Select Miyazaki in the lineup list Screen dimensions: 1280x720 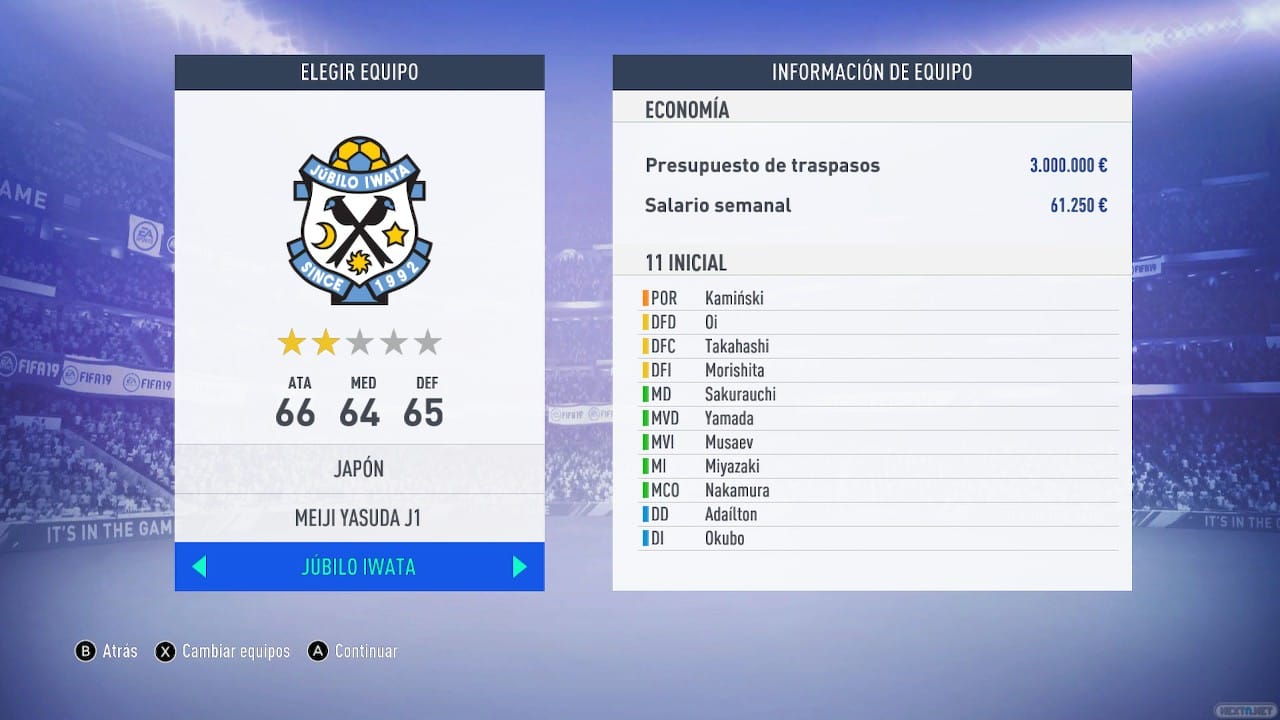tap(732, 466)
